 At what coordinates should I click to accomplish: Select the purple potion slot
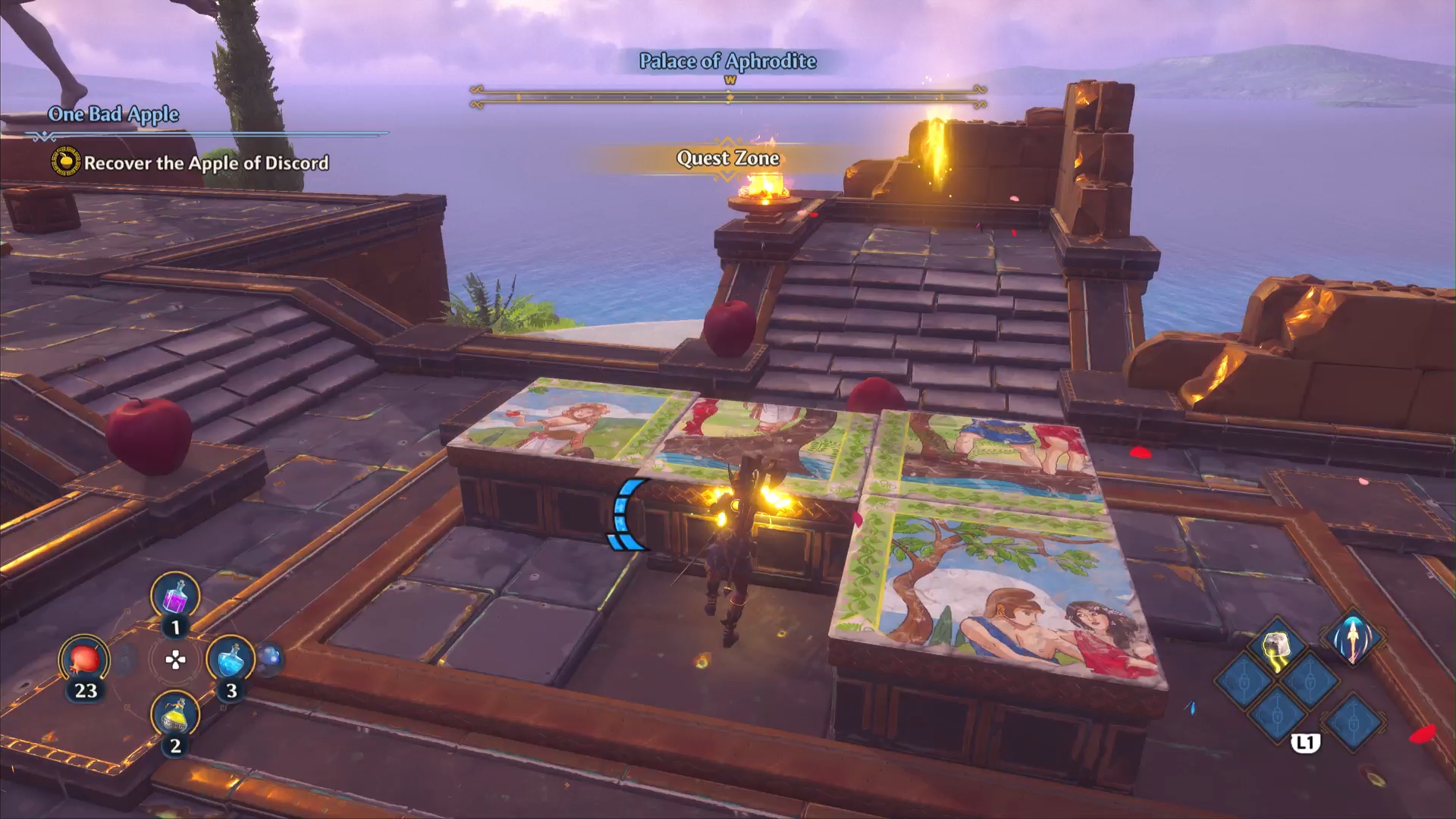(x=175, y=597)
